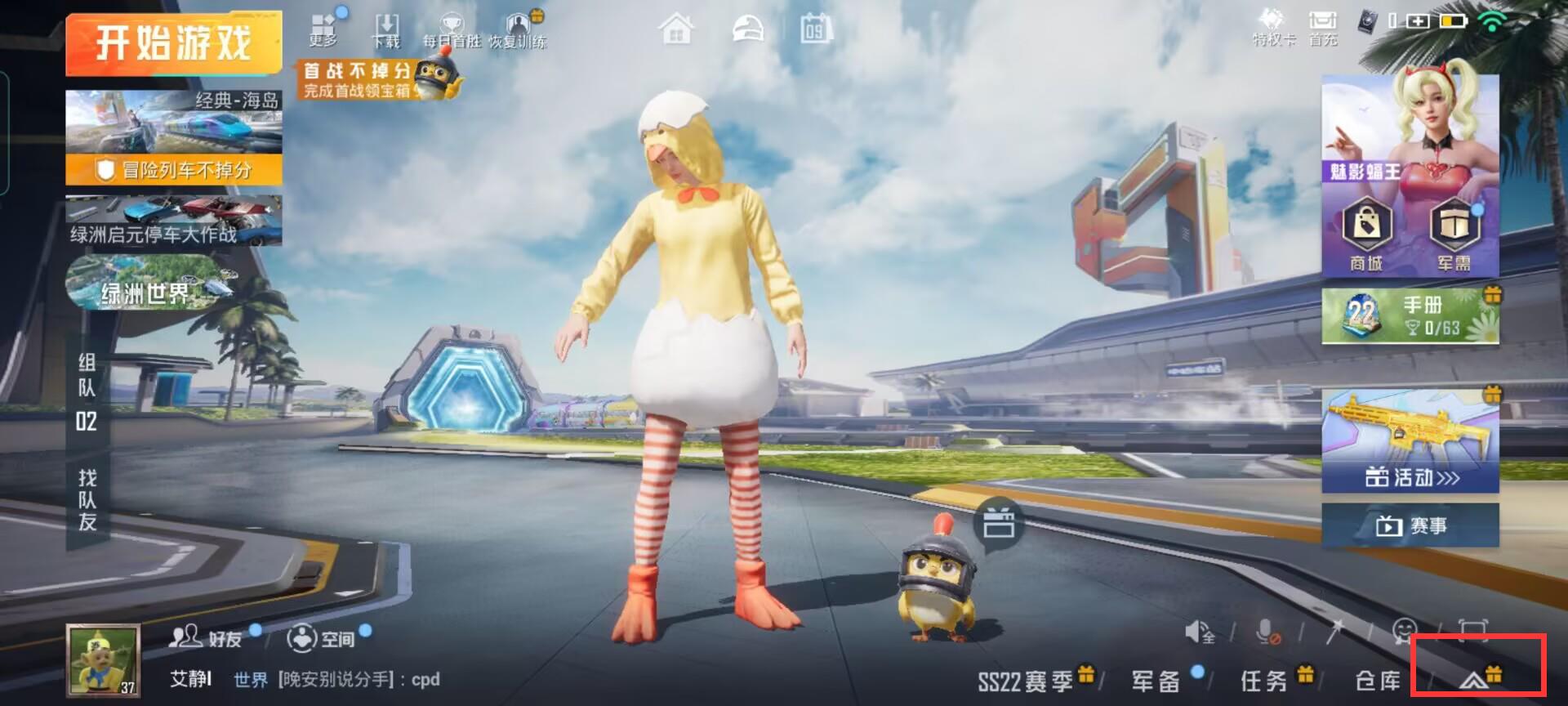
Task: Open the 更多 more menu
Action: pyautogui.click(x=323, y=29)
